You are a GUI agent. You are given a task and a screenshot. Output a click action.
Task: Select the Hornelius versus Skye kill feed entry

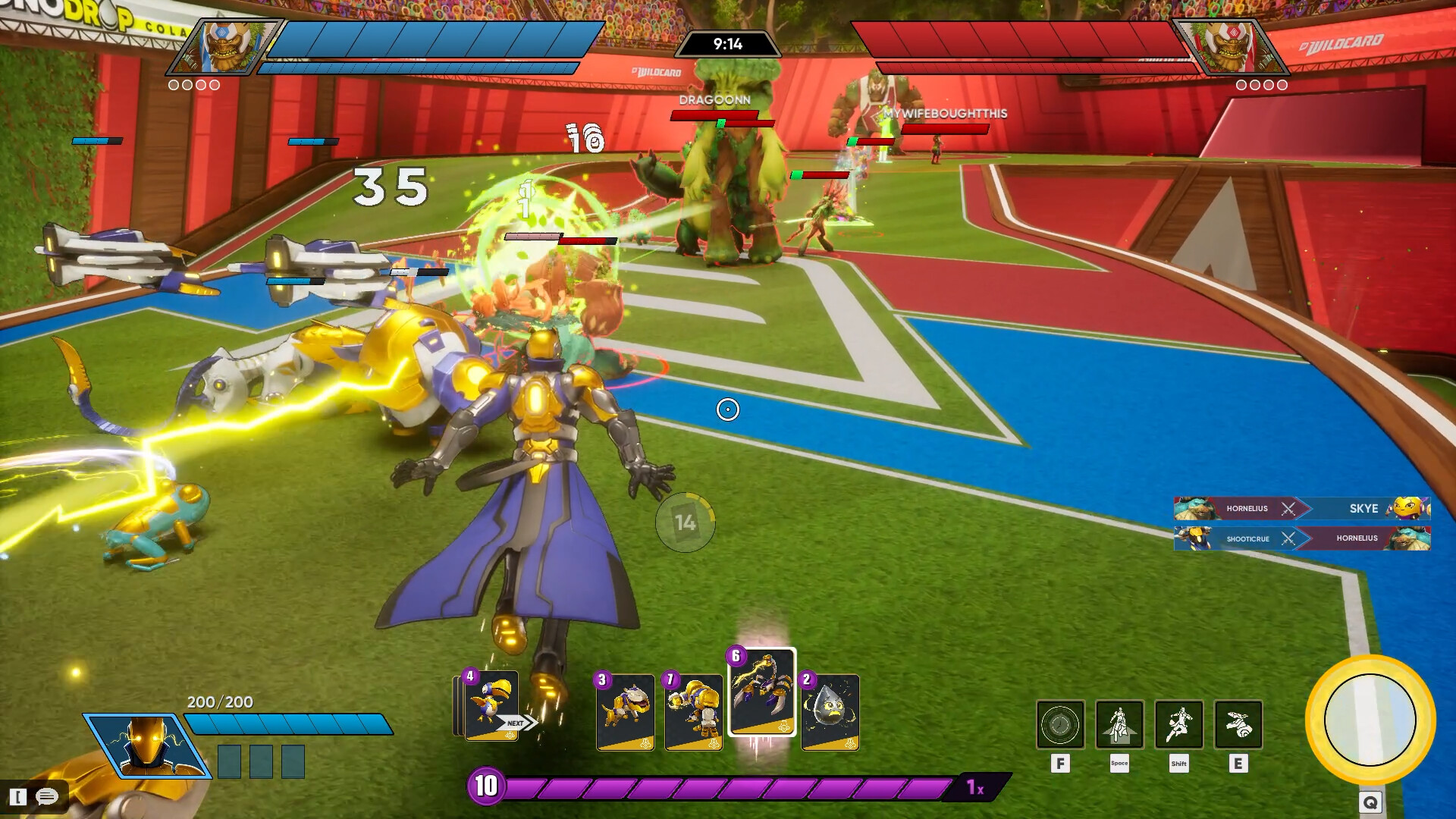[x=1301, y=508]
